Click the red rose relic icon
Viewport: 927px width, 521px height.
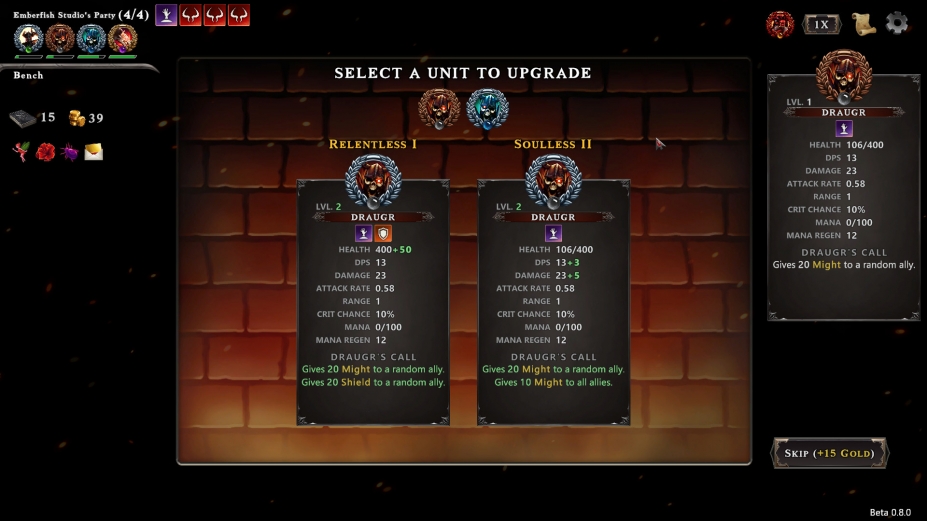45,152
